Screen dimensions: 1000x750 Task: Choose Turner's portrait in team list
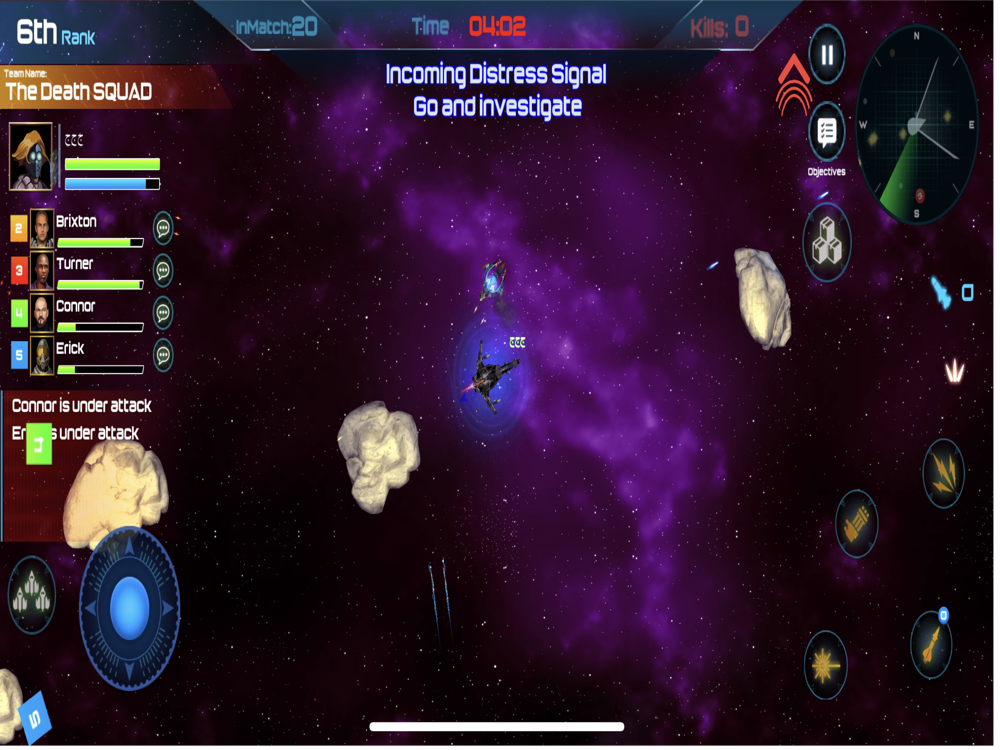tap(42, 271)
